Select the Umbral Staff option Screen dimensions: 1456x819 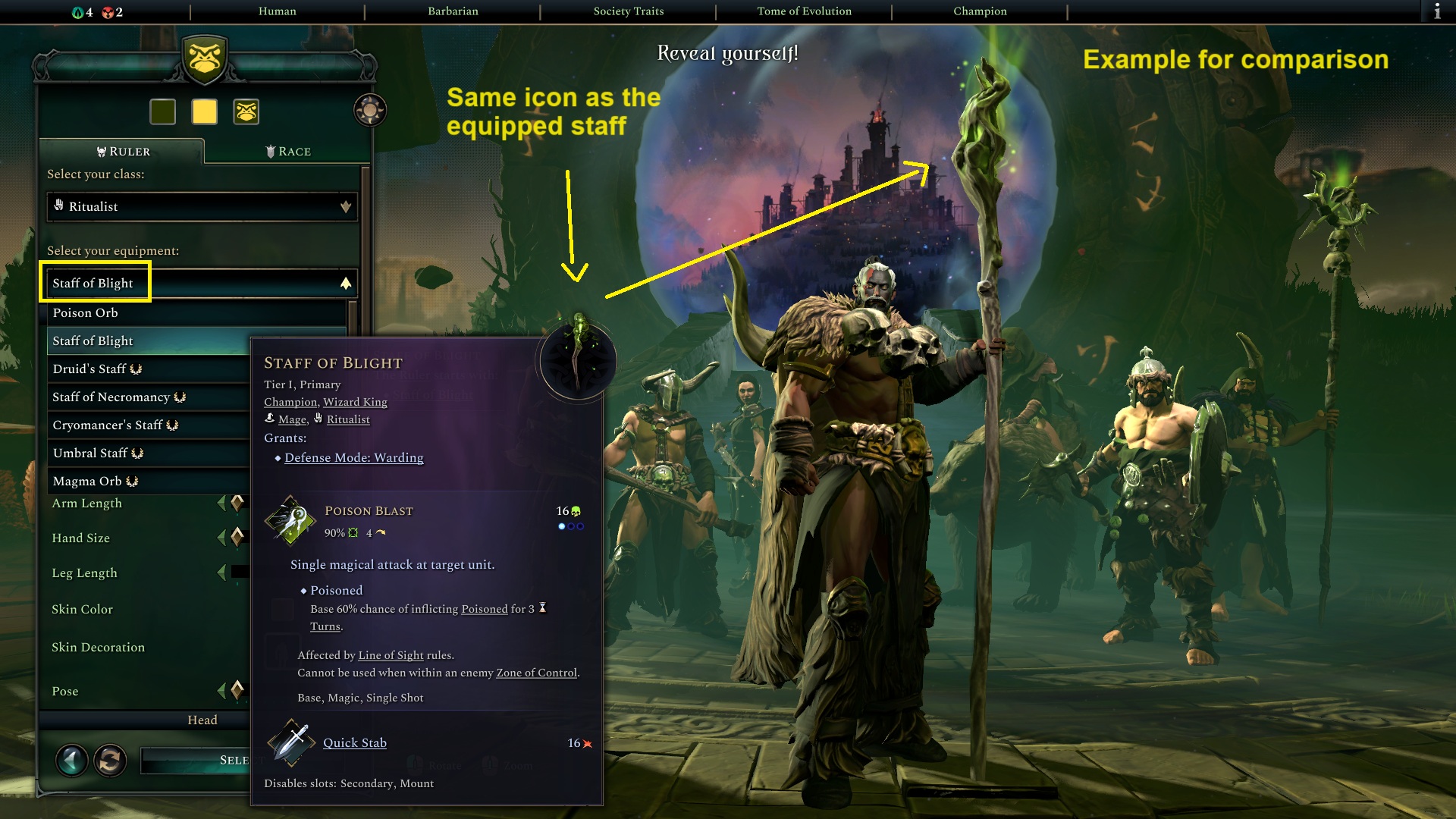pyautogui.click(x=93, y=453)
